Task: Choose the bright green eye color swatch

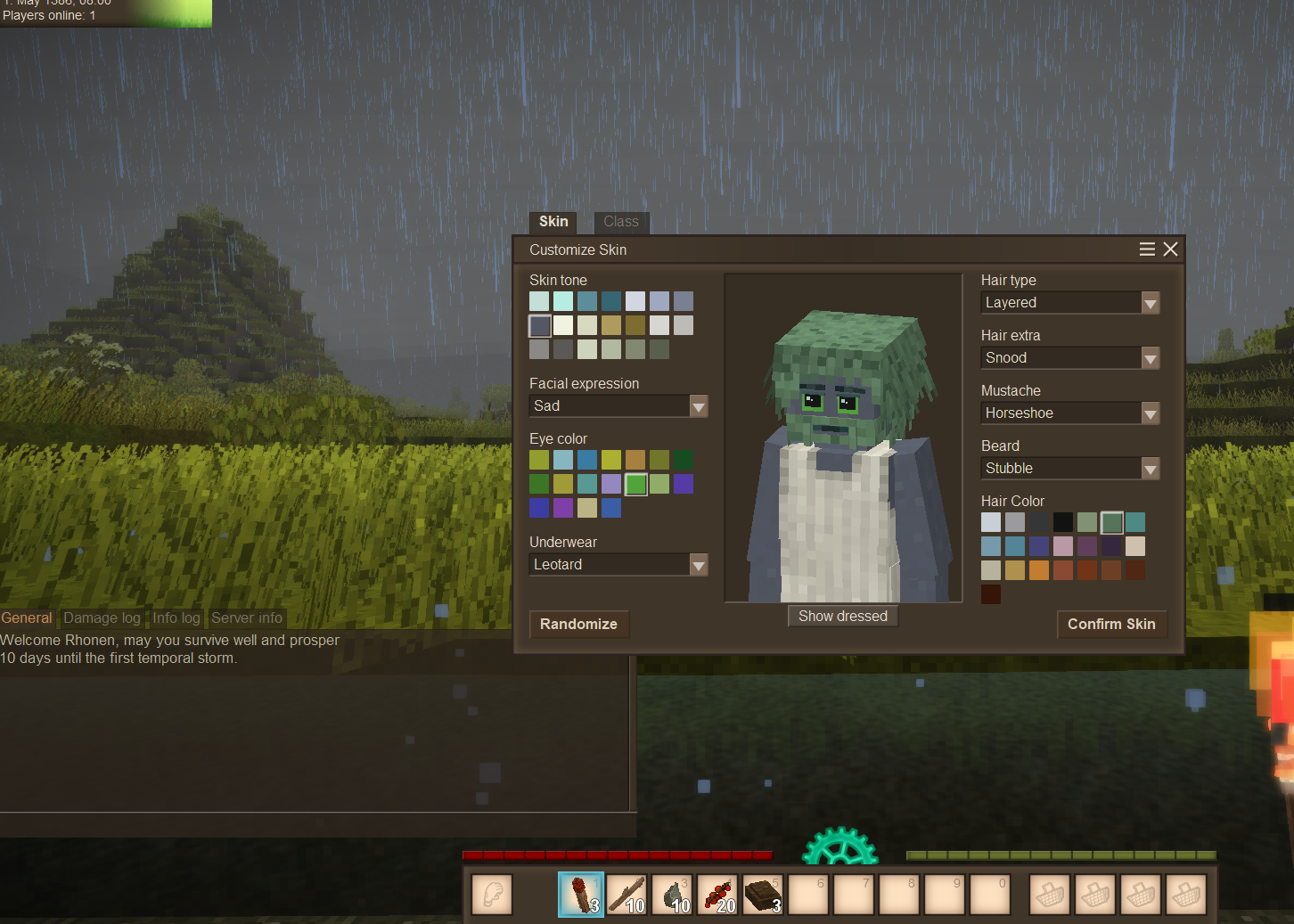Action: [635, 484]
